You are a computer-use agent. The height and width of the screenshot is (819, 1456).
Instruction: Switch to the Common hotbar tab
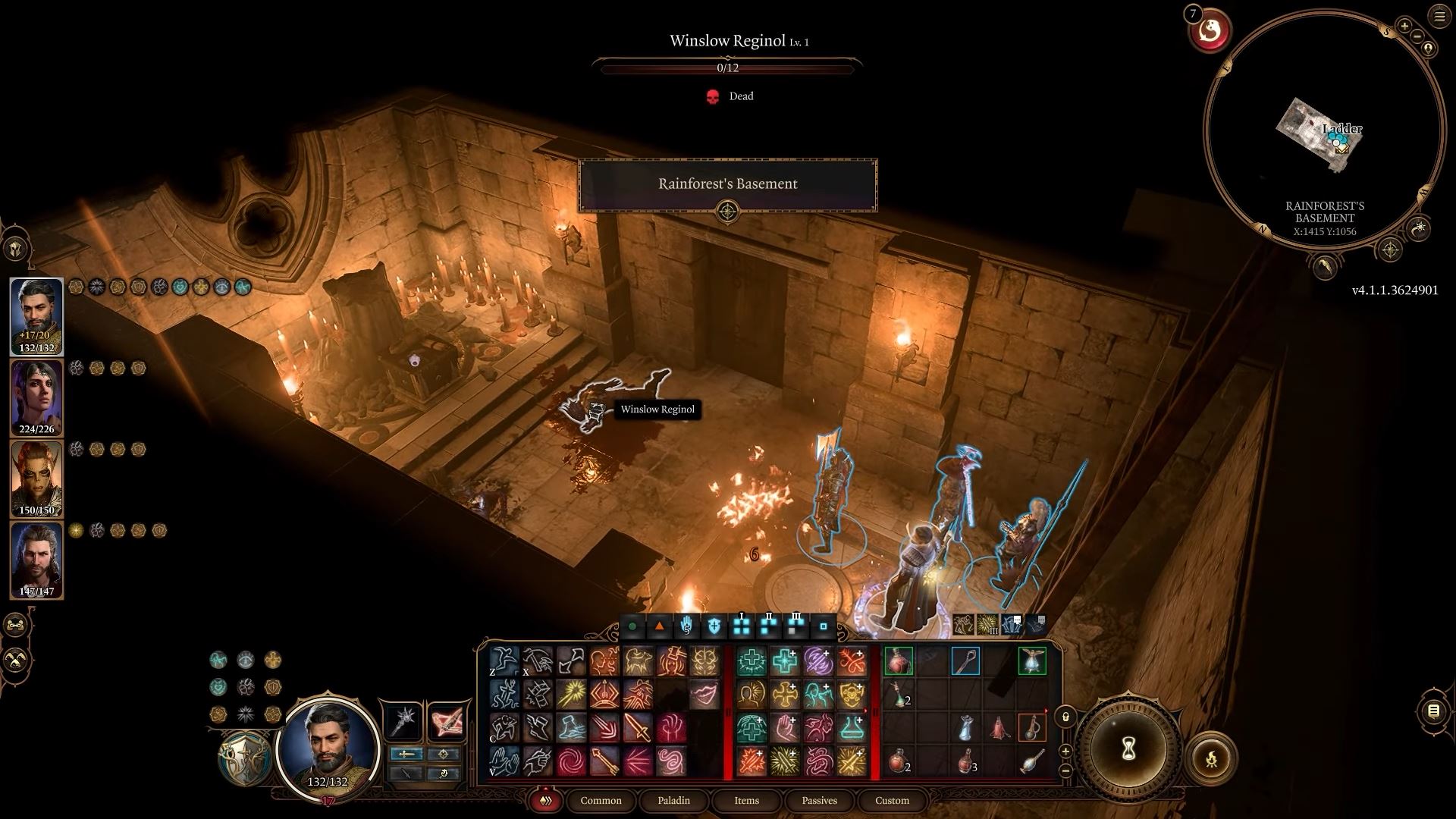point(601,800)
